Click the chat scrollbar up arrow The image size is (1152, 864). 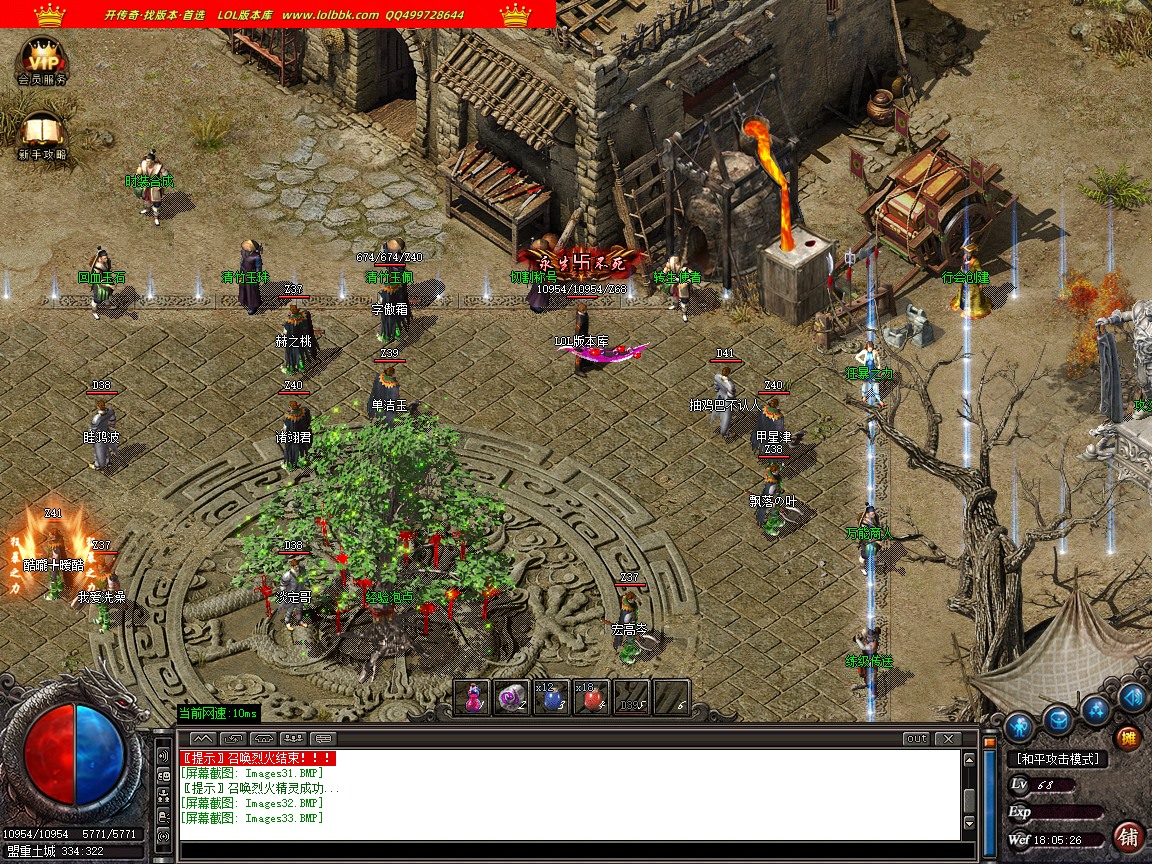pyautogui.click(x=968, y=760)
